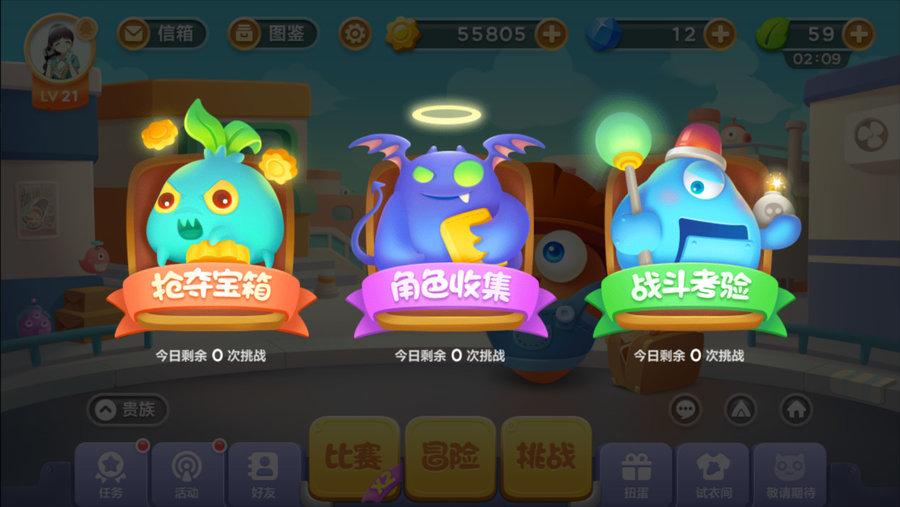Switch to the 冒险 adventure tab
Image resolution: width=900 pixels, height=507 pixels.
(449, 458)
